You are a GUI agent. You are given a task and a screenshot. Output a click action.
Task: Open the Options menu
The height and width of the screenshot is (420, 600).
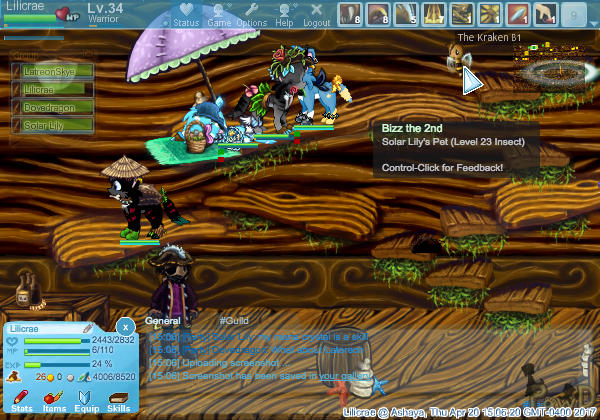(x=251, y=14)
